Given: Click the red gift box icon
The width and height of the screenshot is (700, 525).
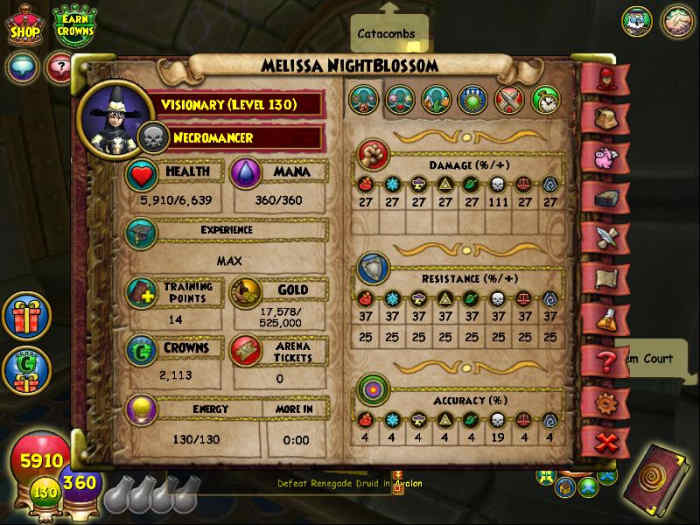Looking at the screenshot, I should pos(26,316).
